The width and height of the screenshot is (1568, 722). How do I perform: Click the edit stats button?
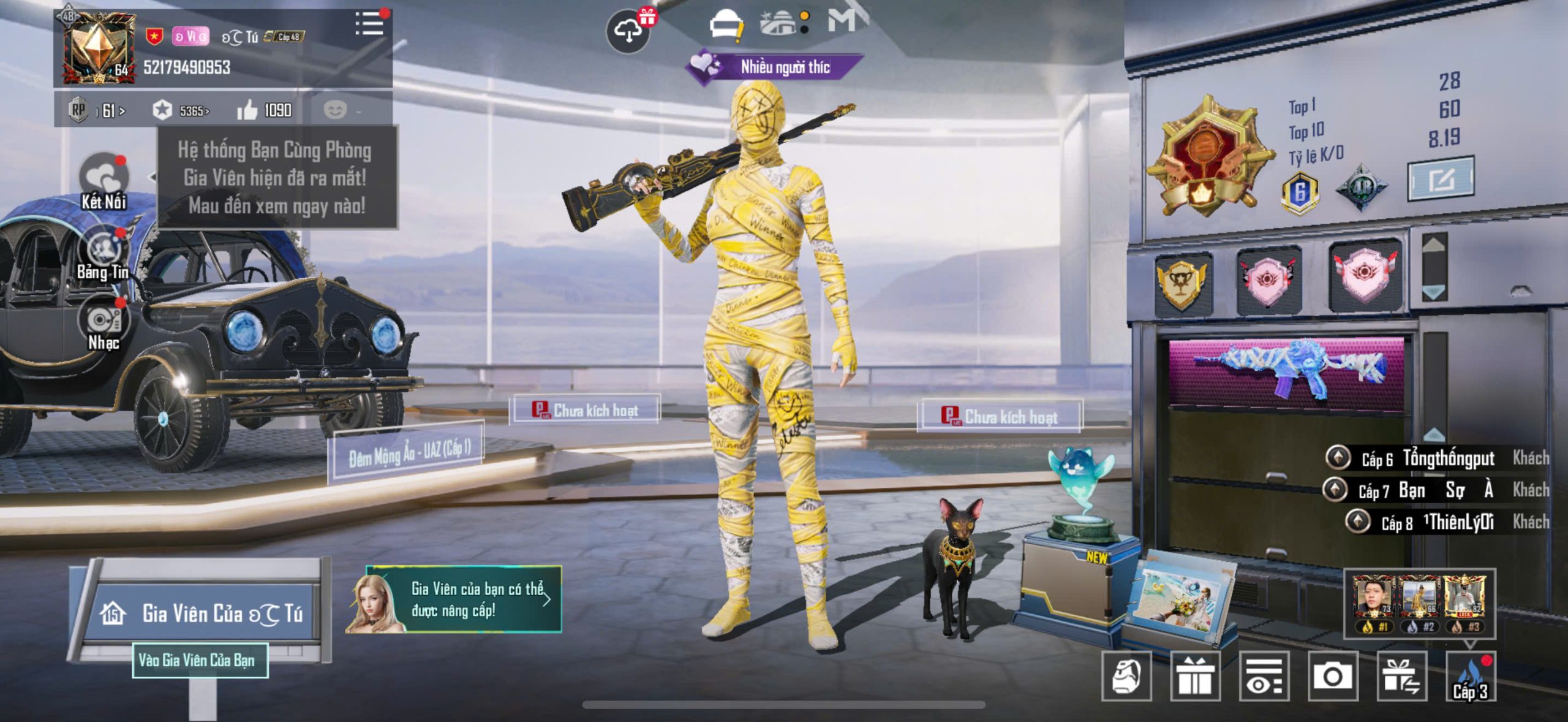click(1440, 180)
